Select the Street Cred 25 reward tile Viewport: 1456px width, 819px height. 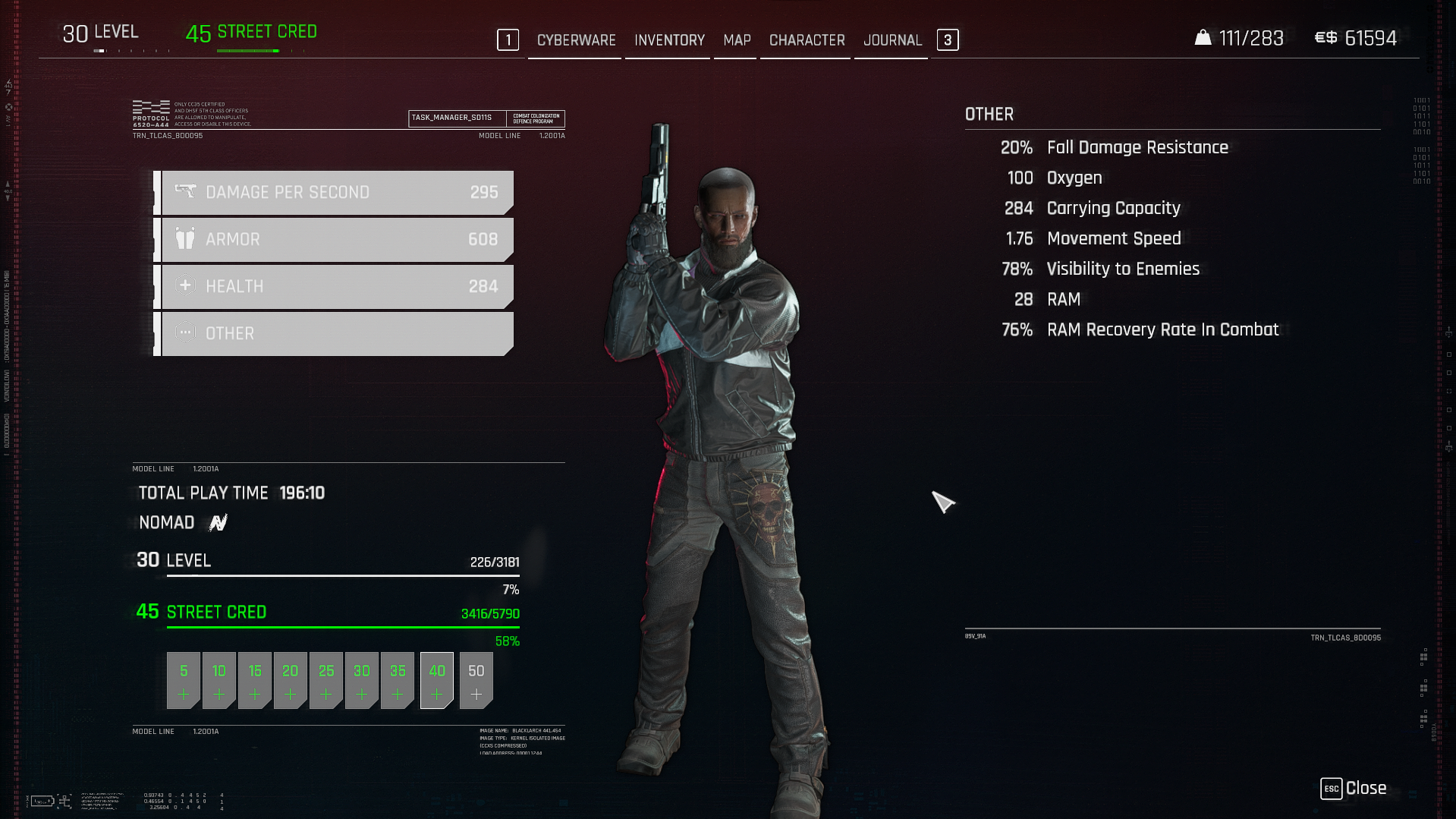coord(326,680)
